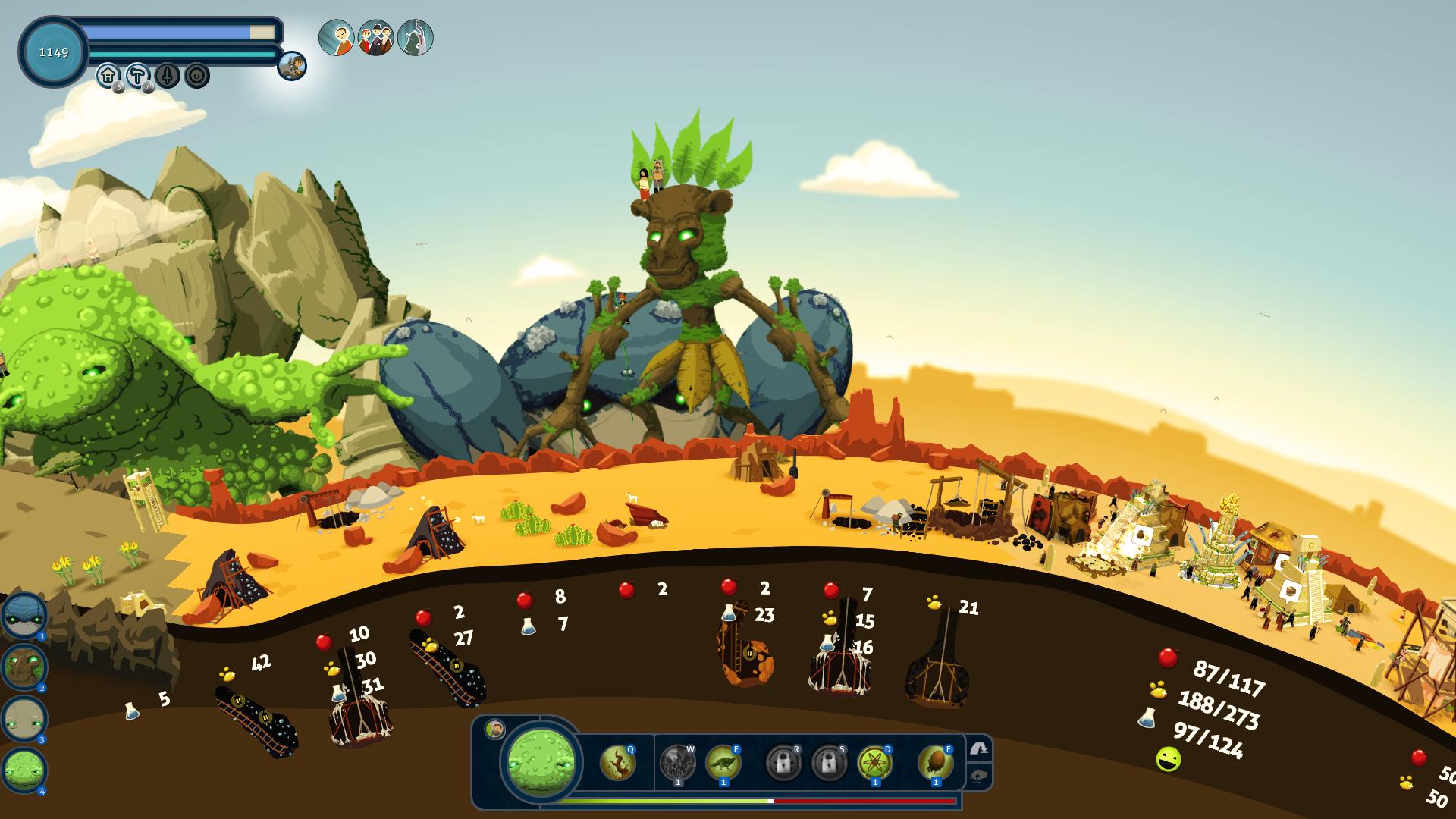Open the hammer icon with badge 4
The height and width of the screenshot is (819, 1456).
coord(138,75)
